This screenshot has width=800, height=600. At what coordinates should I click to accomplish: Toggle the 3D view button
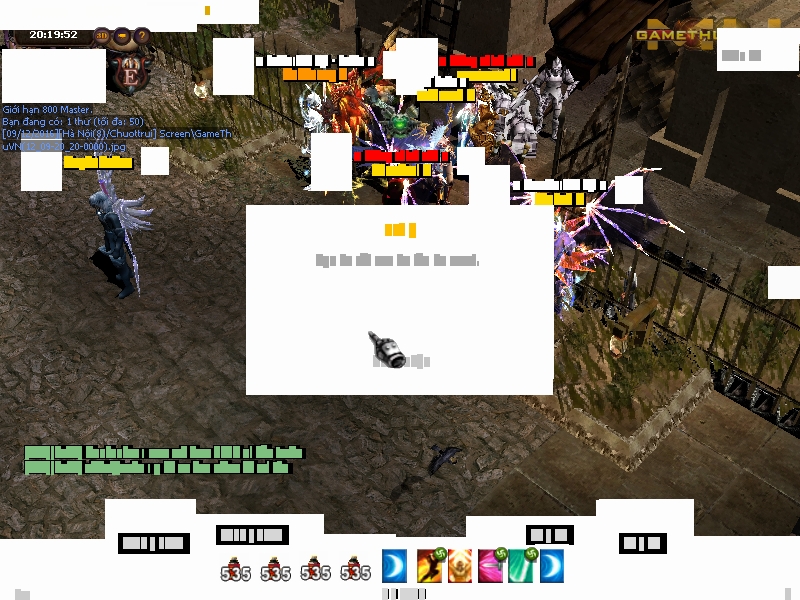pyautogui.click(x=102, y=36)
